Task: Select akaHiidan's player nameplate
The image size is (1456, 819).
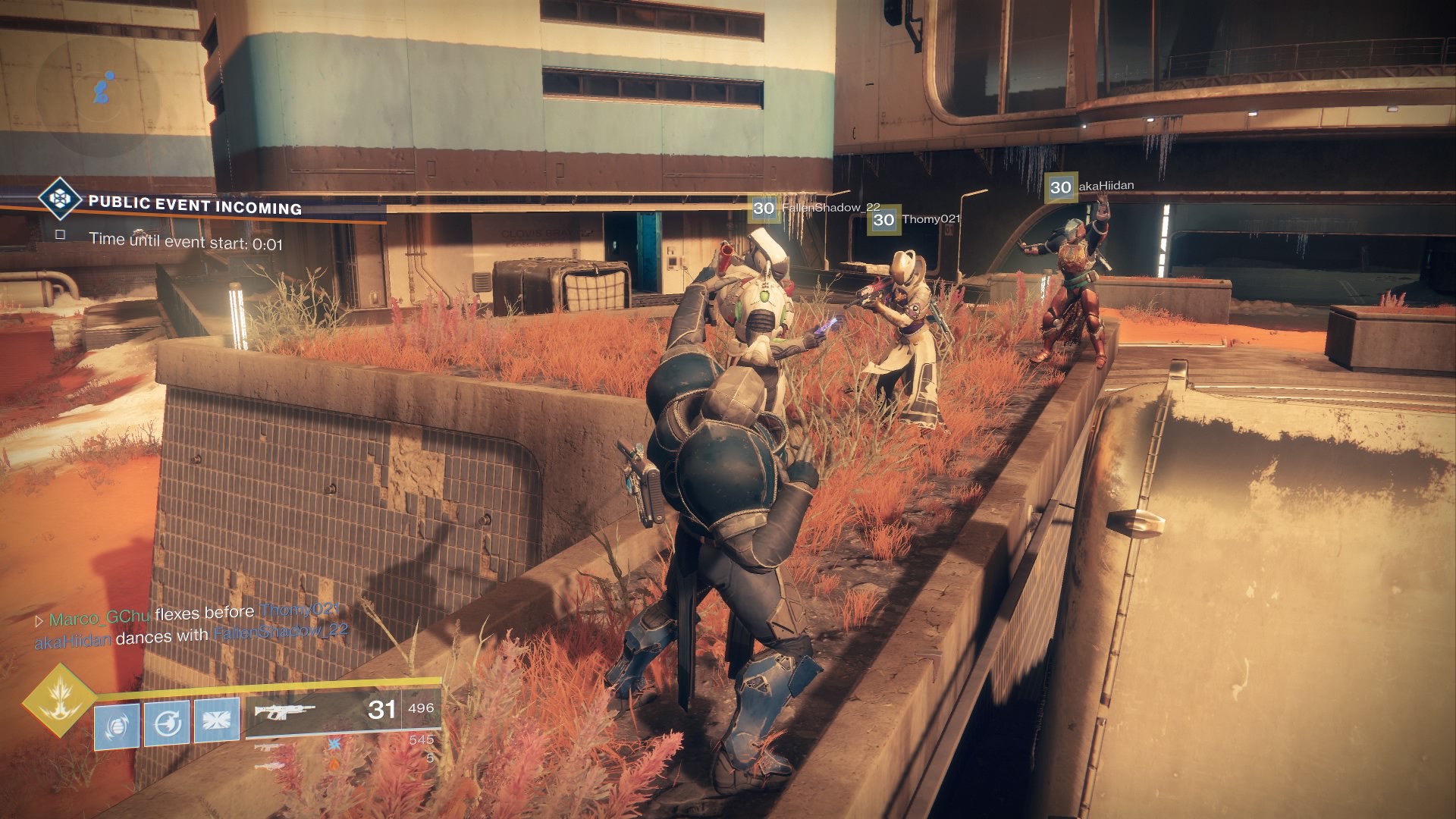Action: 1090,187
